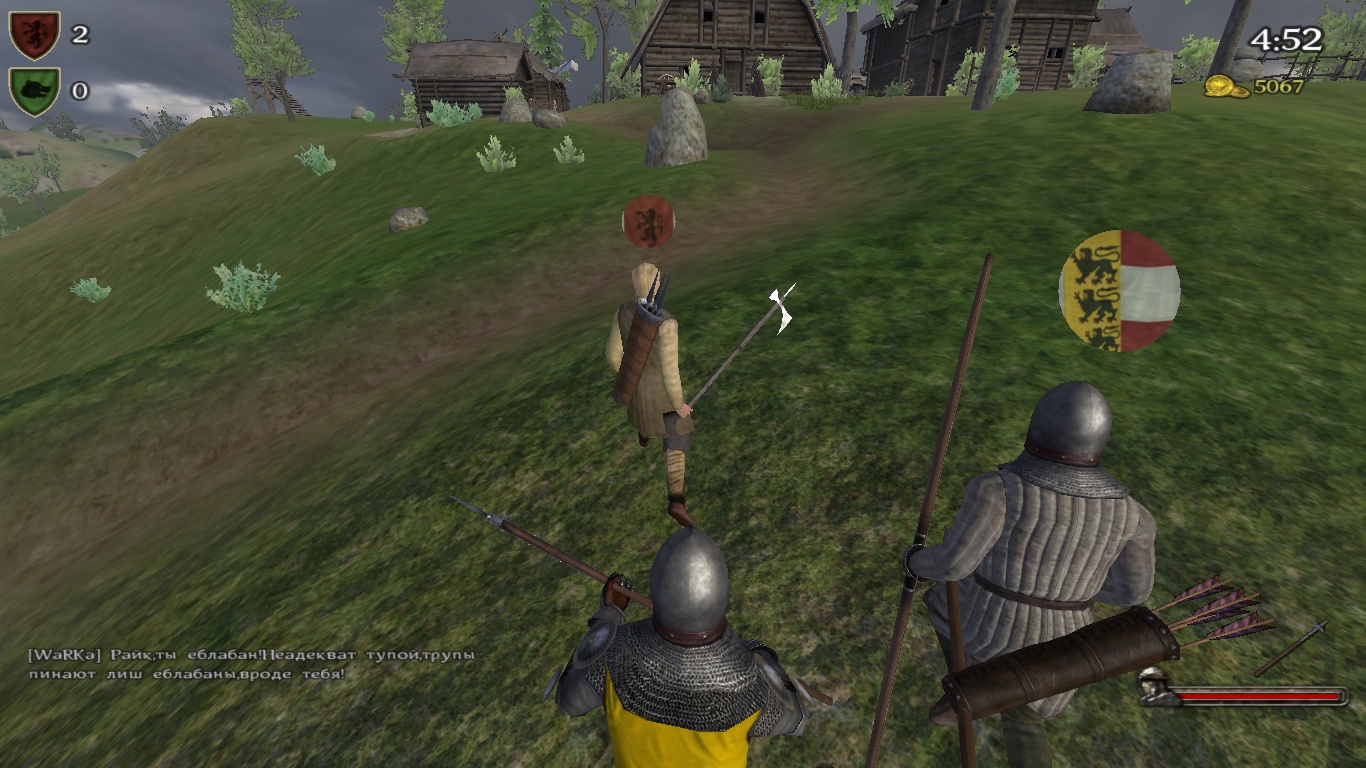1366x768 pixels.
Task: Click the gold coins icon
Action: tap(1226, 87)
